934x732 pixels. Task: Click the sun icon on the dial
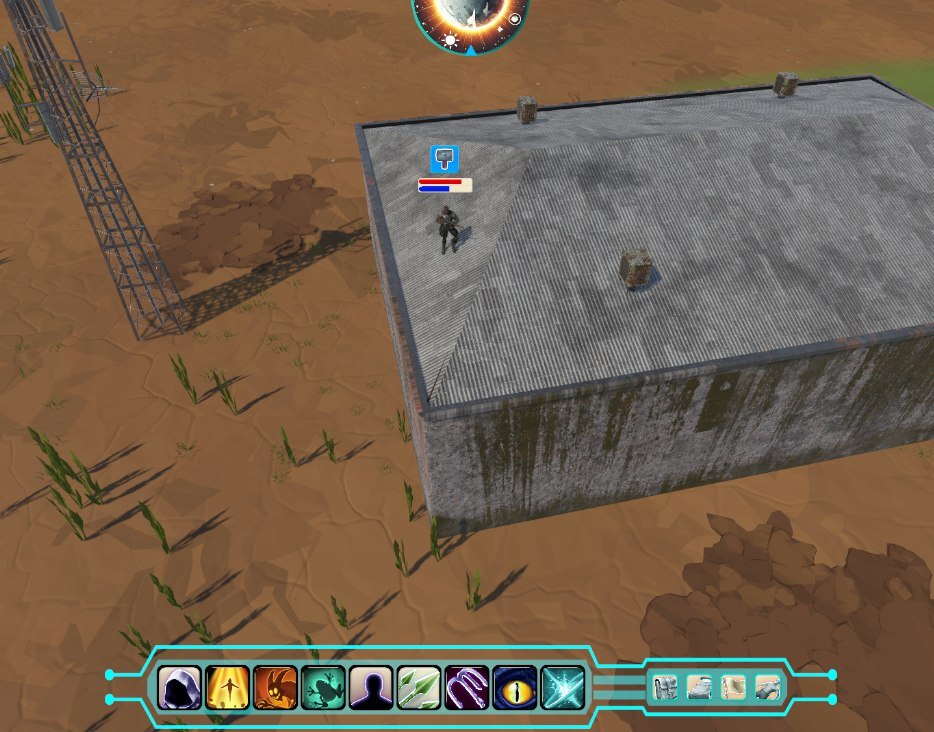point(450,41)
